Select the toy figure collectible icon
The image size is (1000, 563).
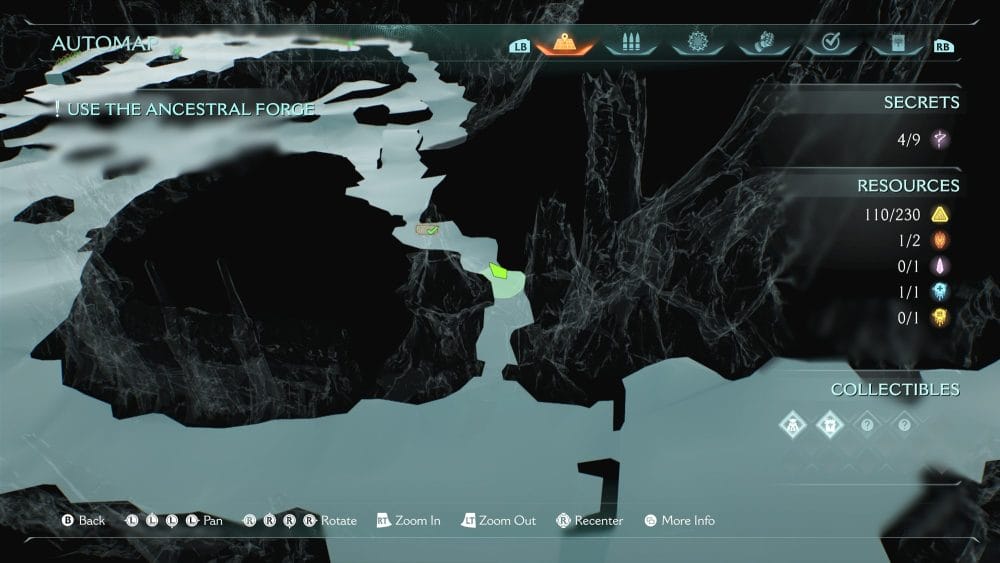click(x=793, y=424)
